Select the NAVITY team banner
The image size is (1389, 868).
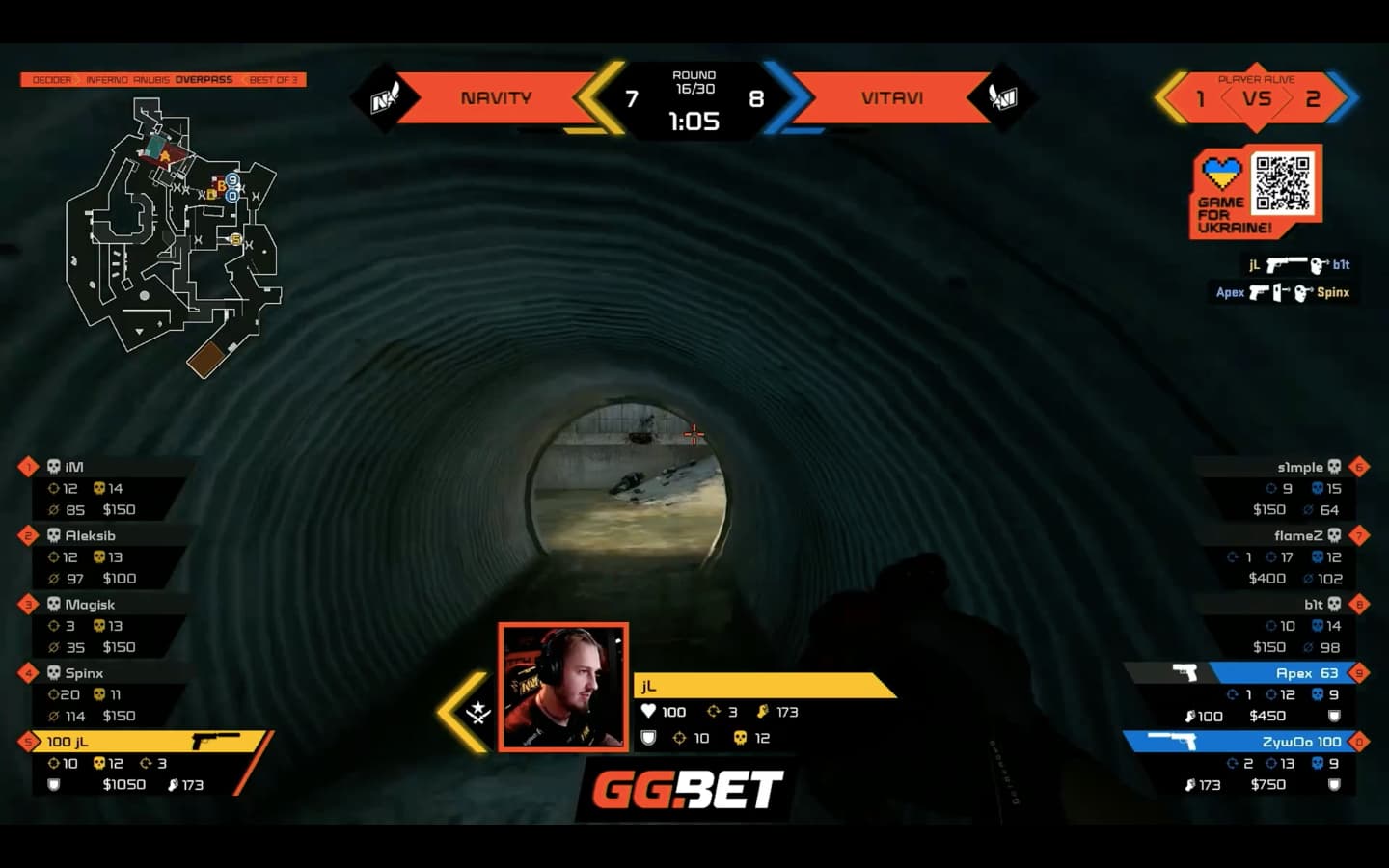496,97
